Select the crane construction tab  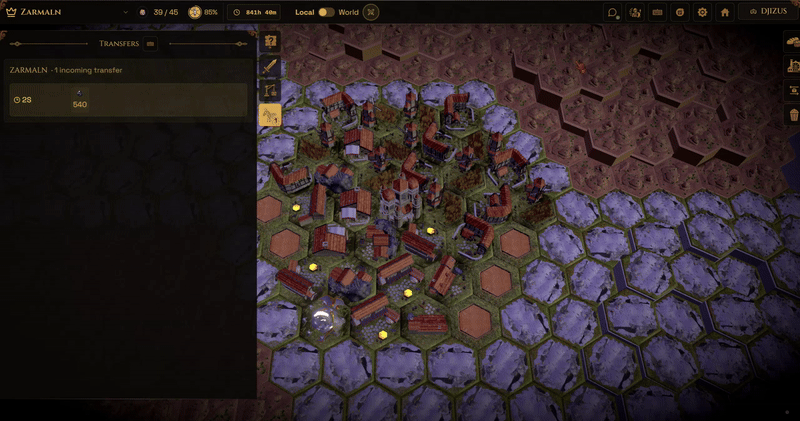pos(269,91)
